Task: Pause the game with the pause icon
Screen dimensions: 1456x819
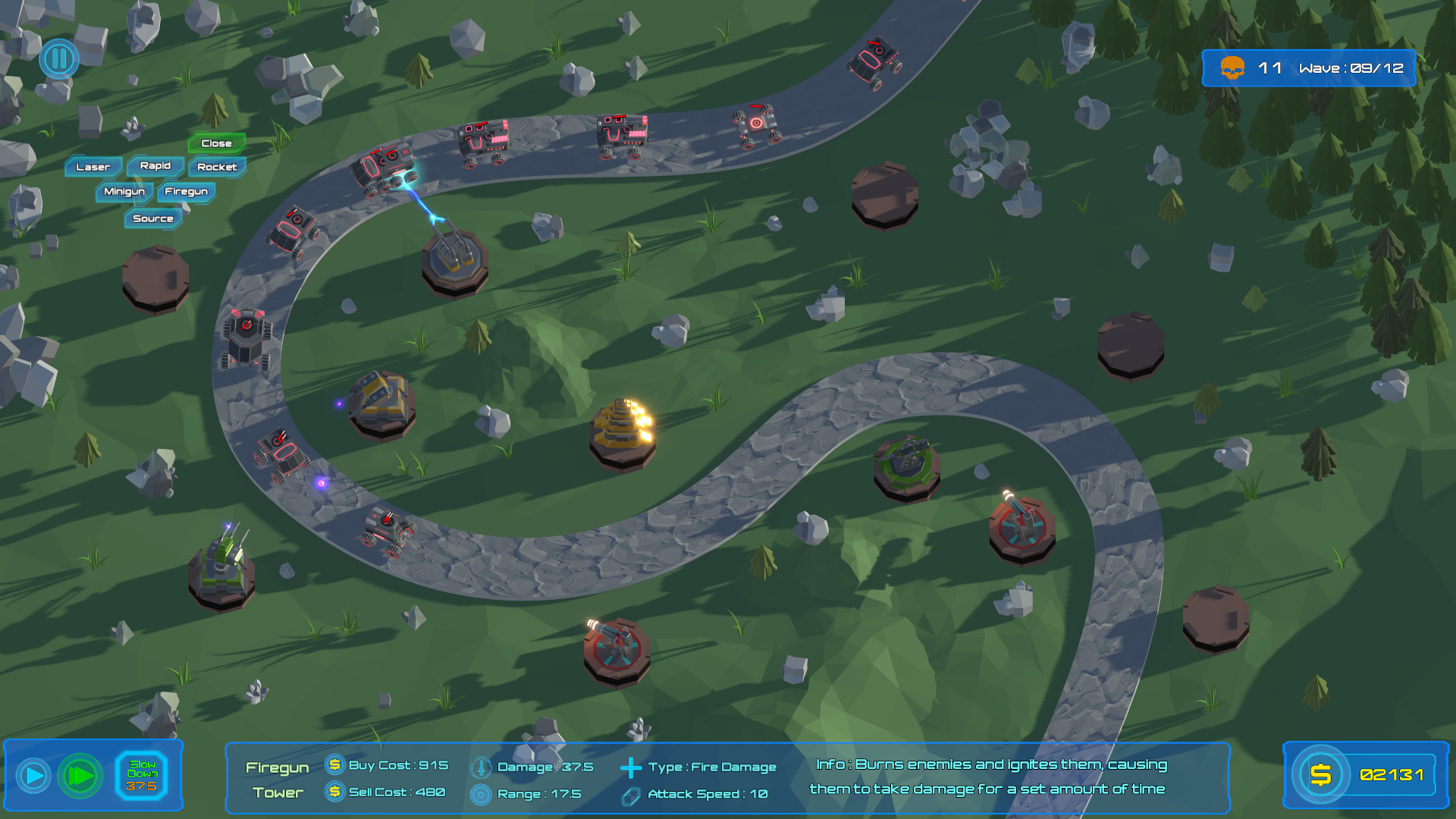Action: 58,58
